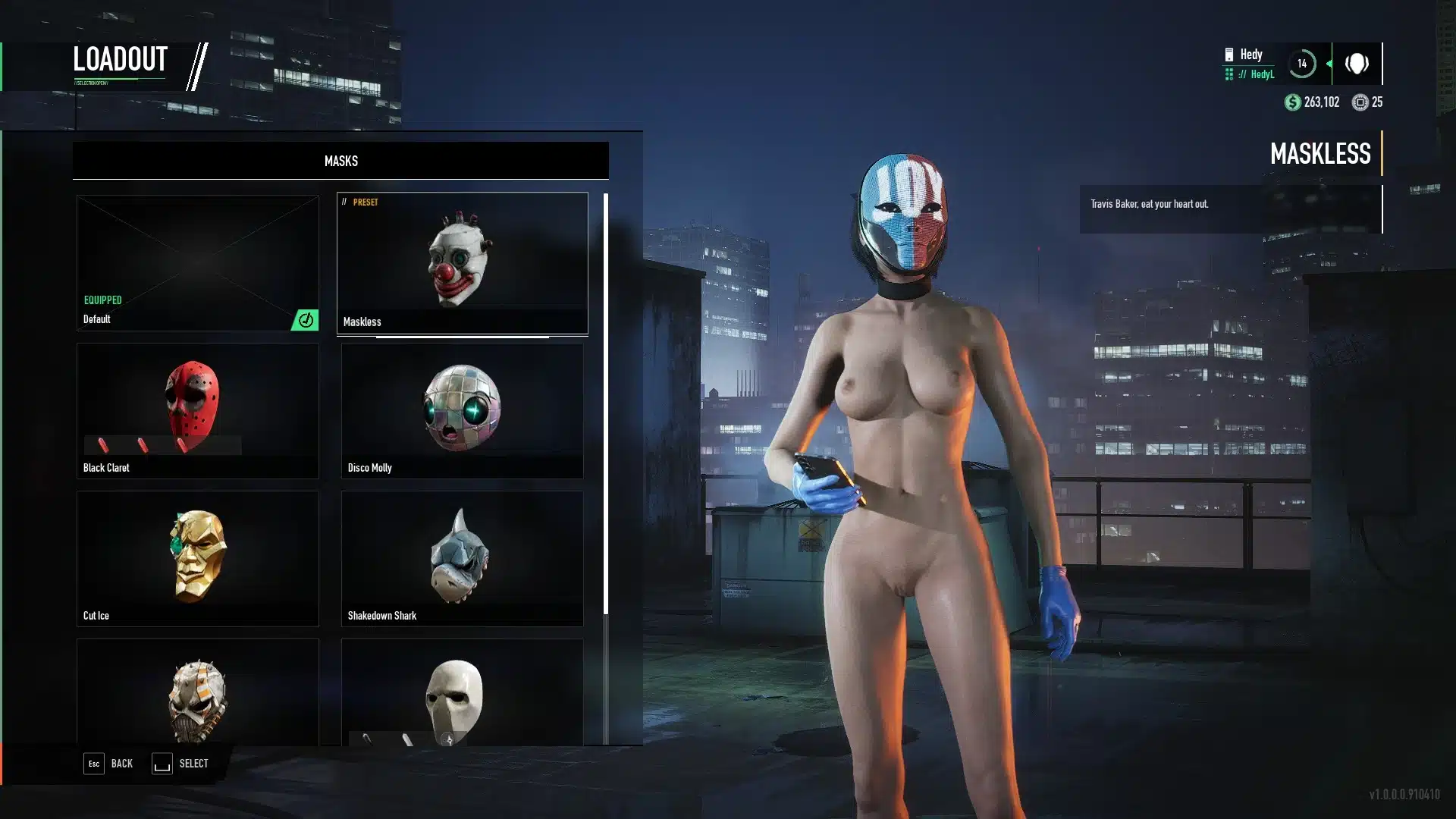Select the Disco Molly mask tile
This screenshot has height=819, width=1456.
point(462,410)
